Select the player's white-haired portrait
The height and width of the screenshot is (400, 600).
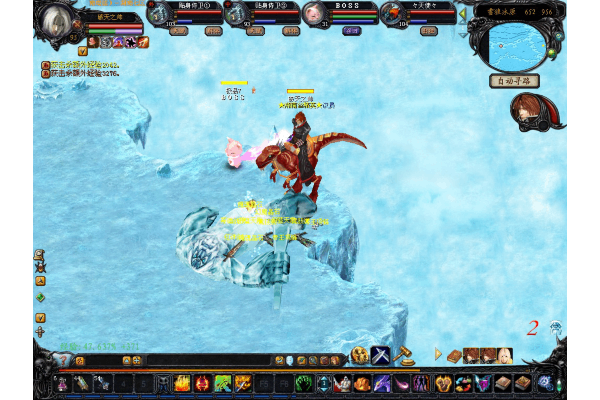tap(58, 23)
